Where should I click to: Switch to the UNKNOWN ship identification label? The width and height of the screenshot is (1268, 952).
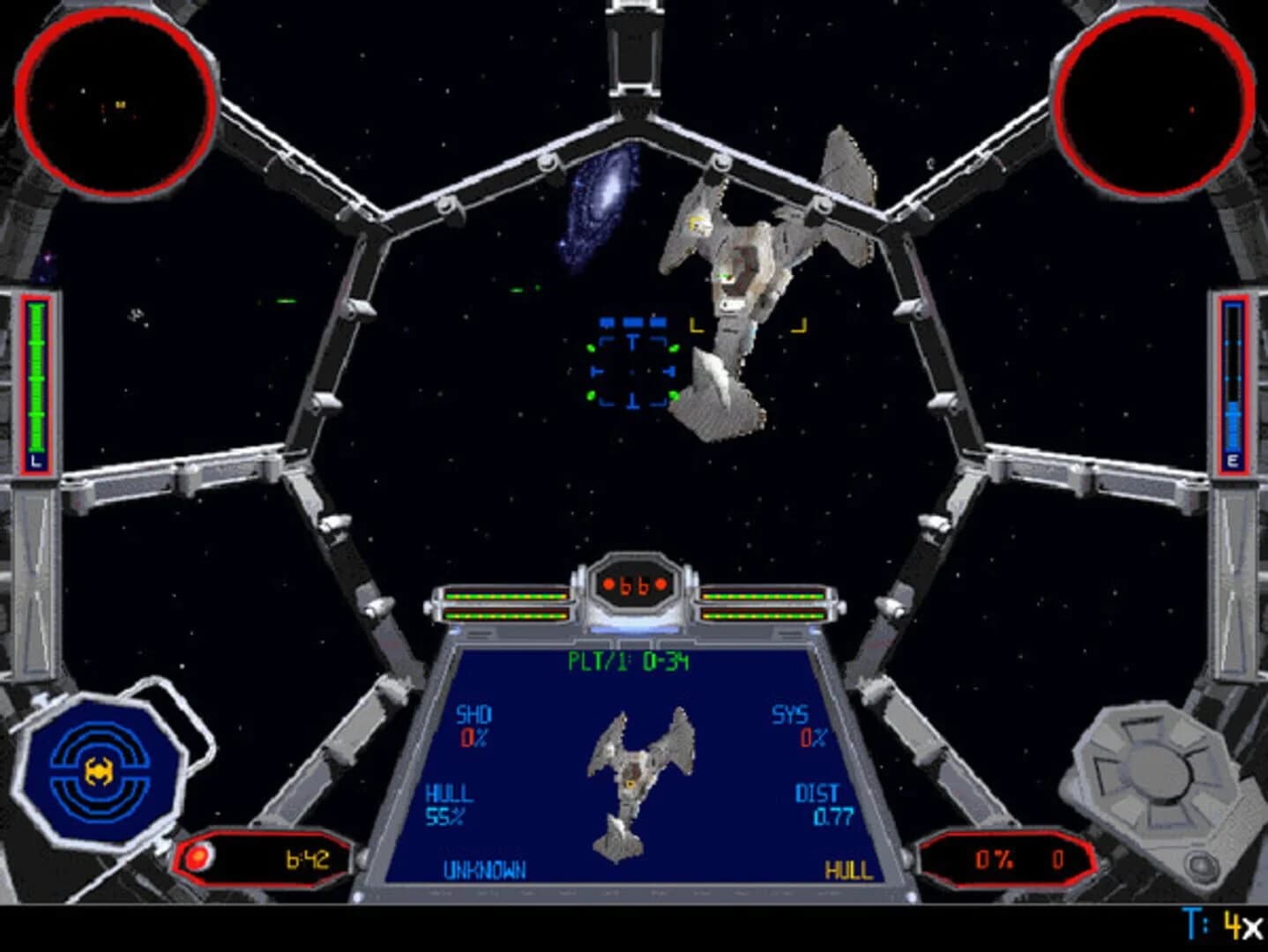click(x=483, y=867)
